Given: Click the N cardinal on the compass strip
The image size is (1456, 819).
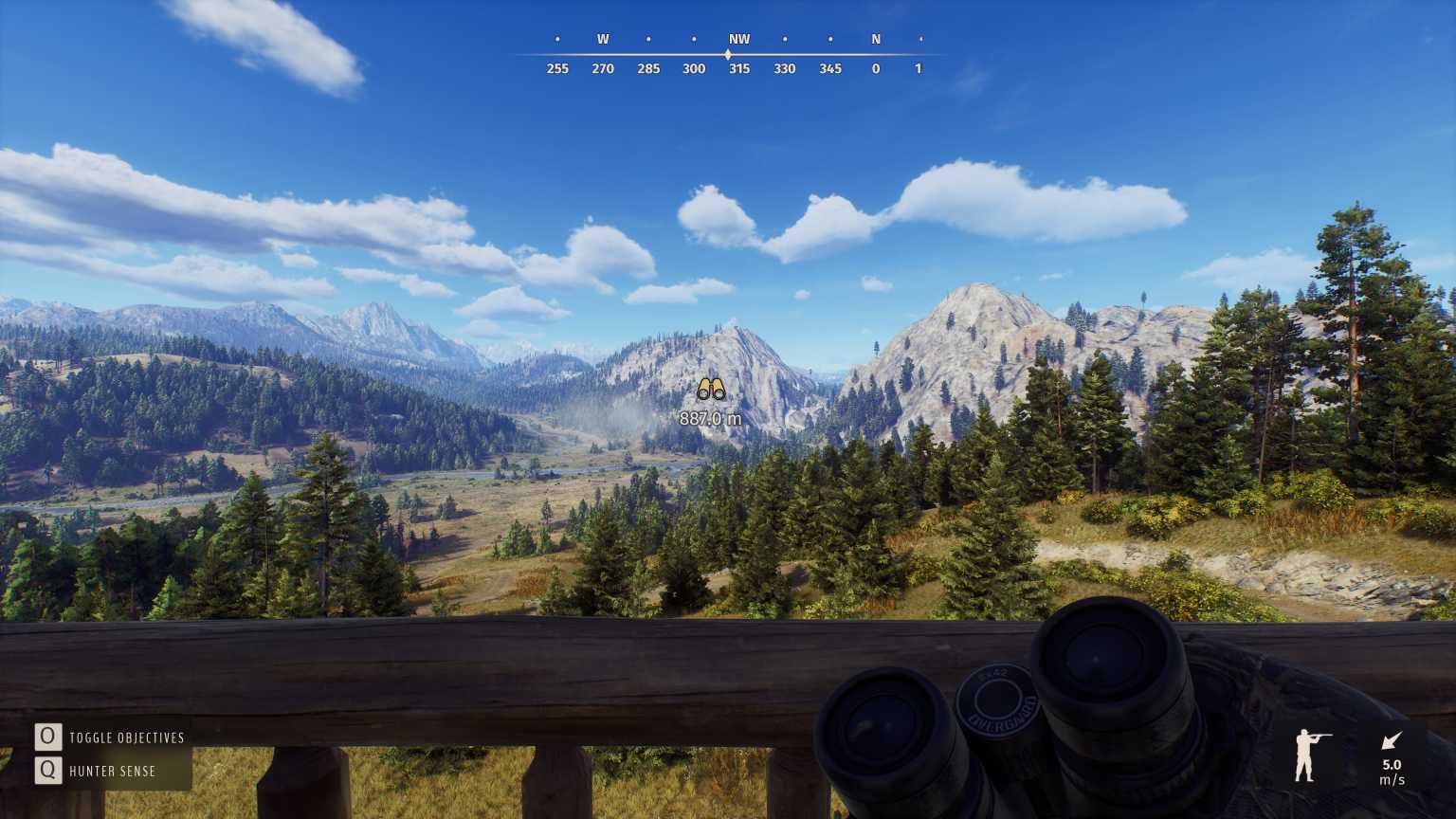Looking at the screenshot, I should 875,39.
